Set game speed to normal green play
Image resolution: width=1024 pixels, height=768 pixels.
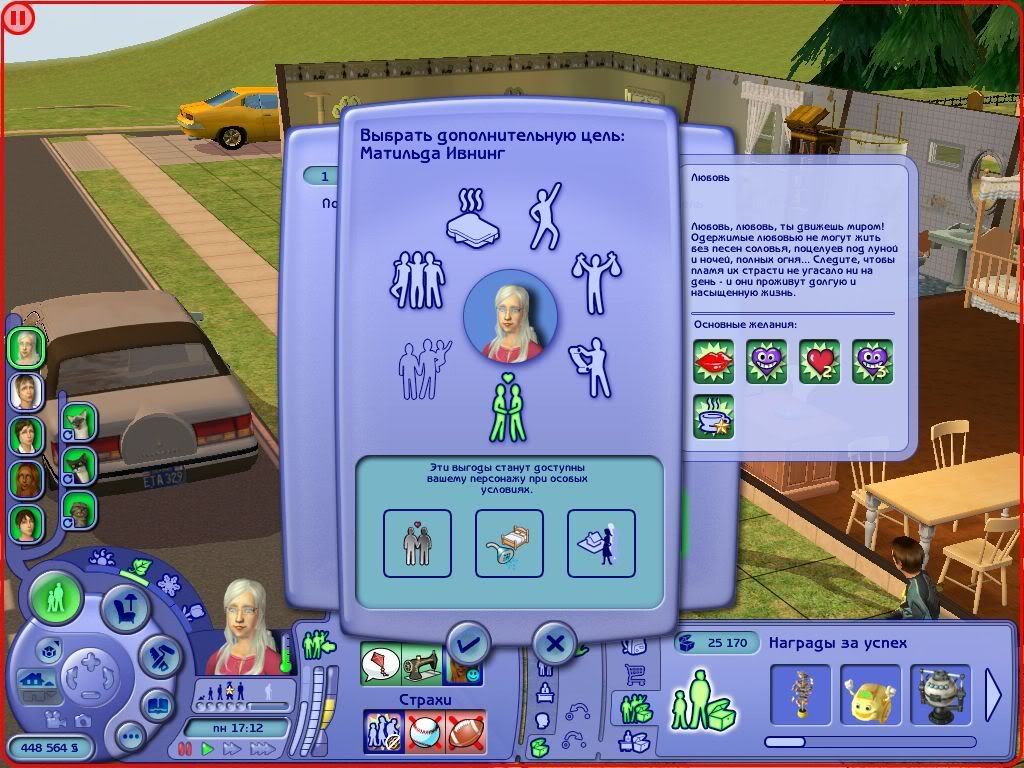tap(208, 748)
